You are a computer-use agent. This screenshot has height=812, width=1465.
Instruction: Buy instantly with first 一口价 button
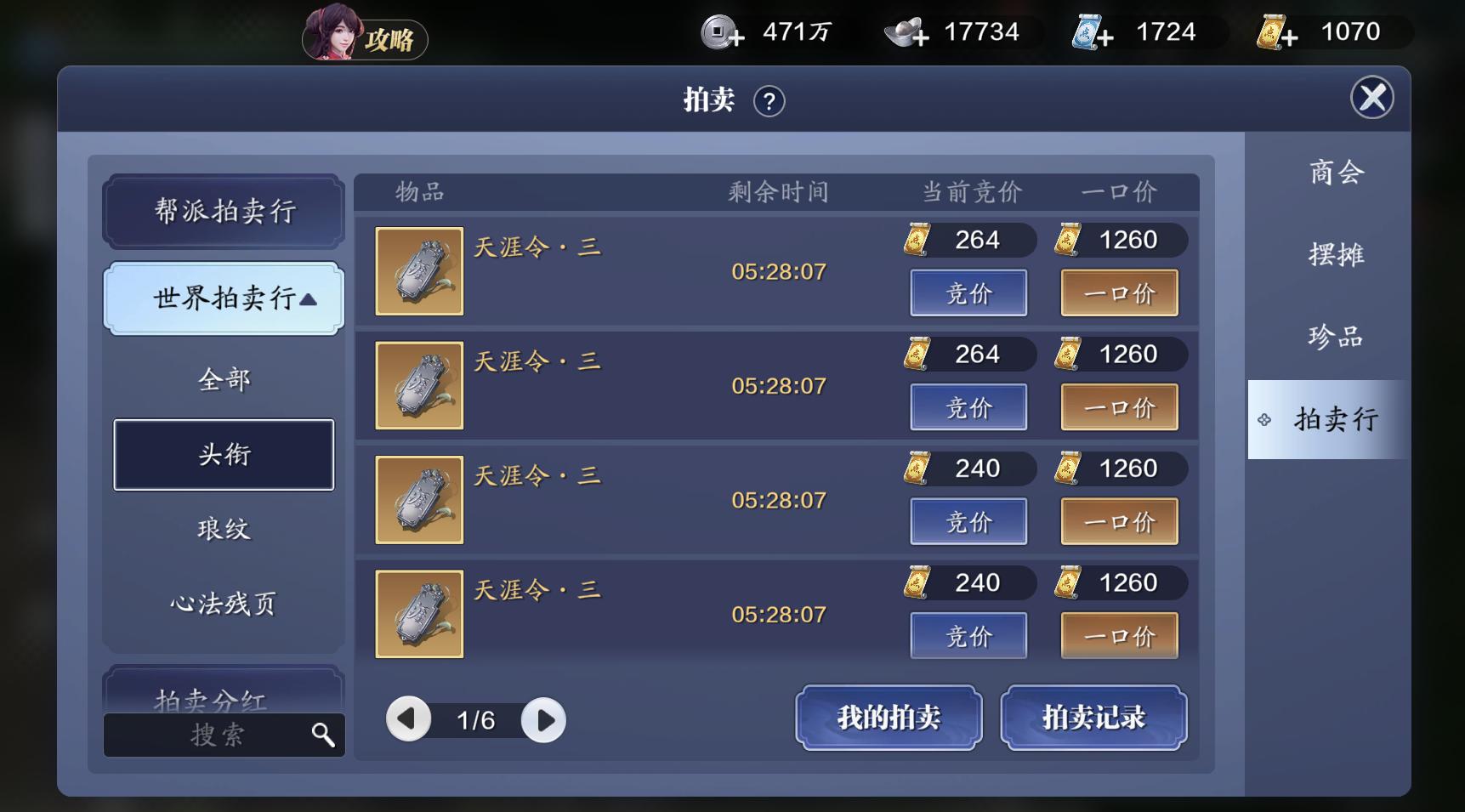1119,292
